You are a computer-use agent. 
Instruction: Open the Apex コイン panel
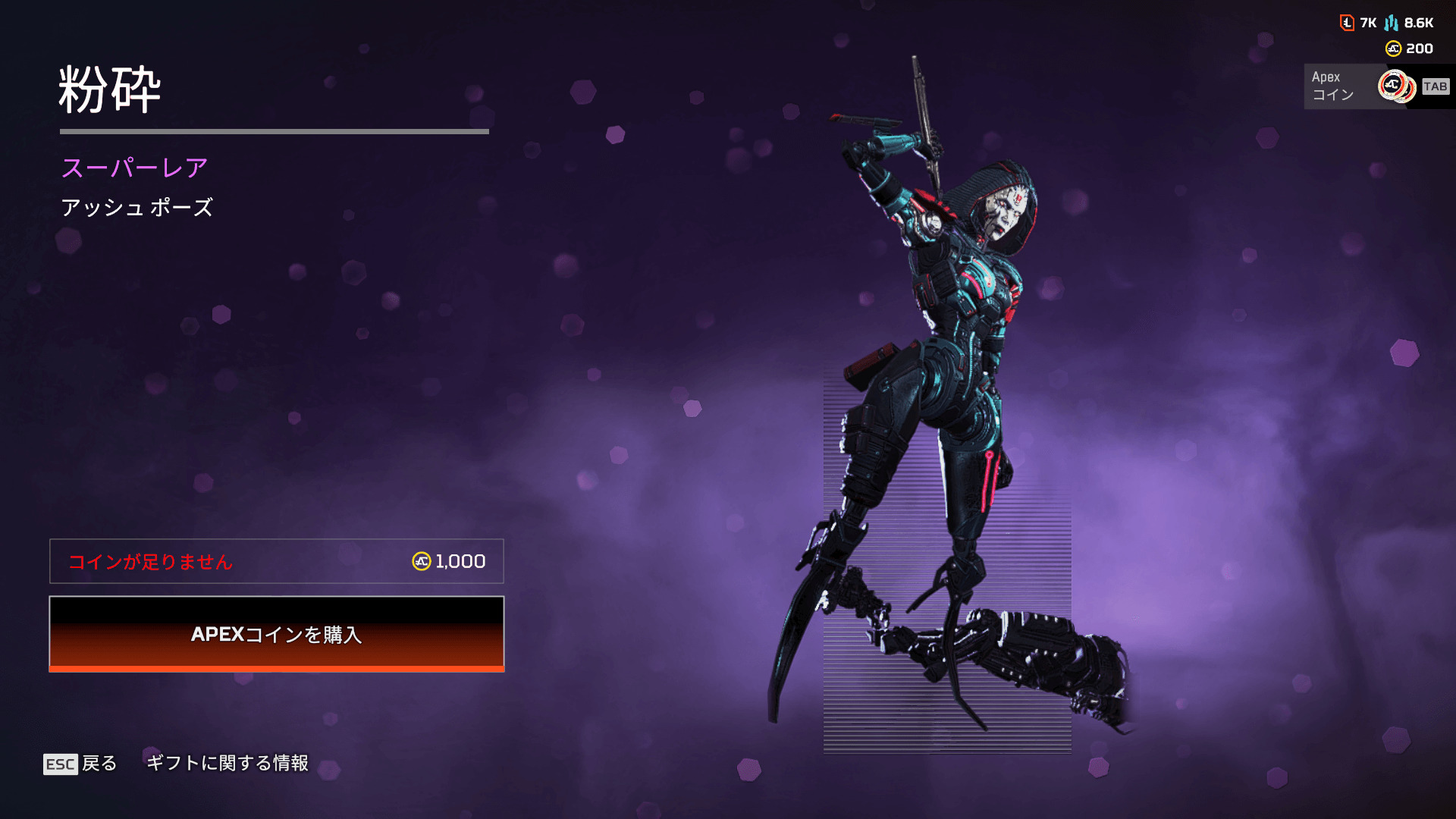pos(1377,86)
